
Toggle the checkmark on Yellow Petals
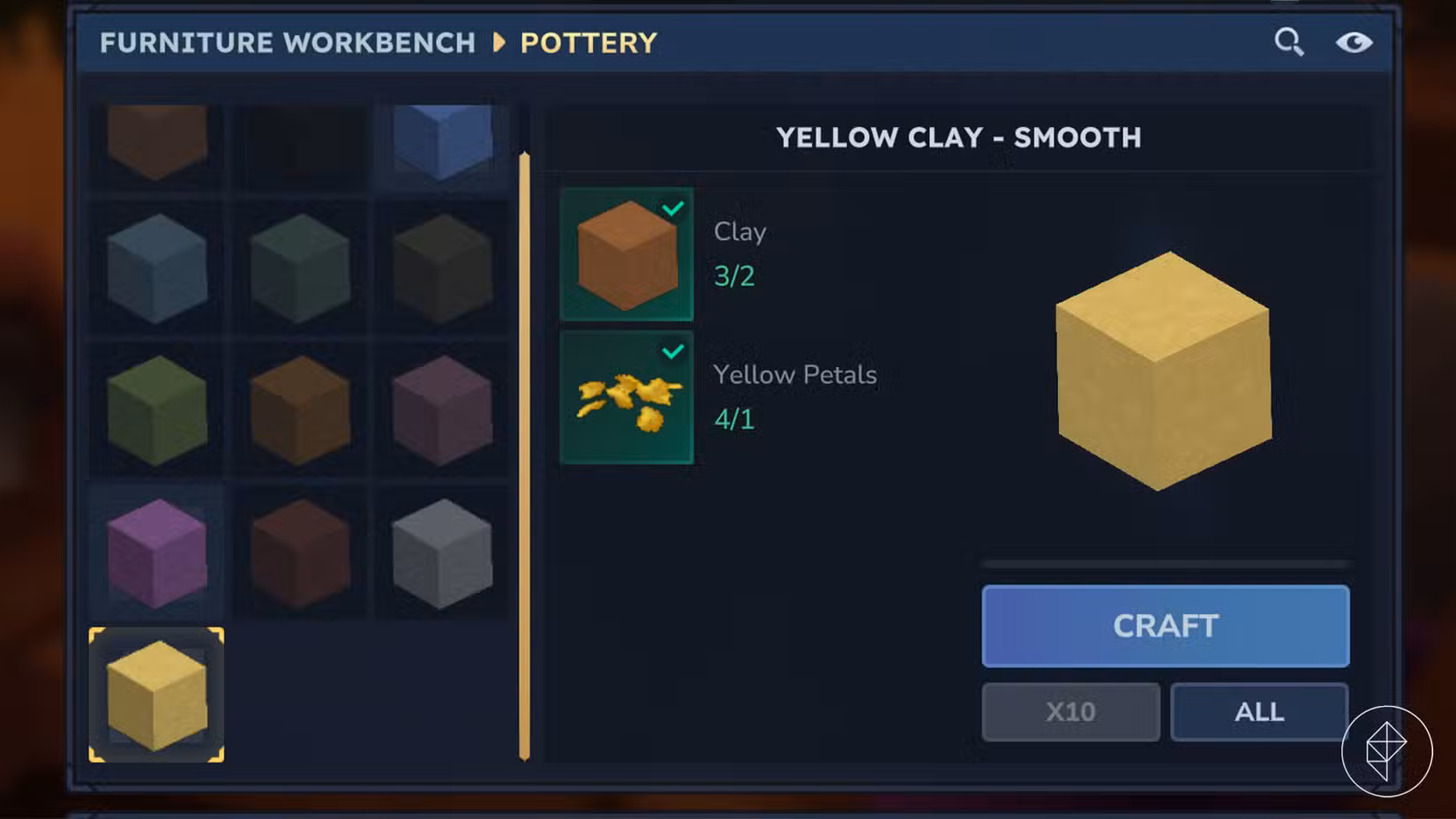[x=674, y=350]
